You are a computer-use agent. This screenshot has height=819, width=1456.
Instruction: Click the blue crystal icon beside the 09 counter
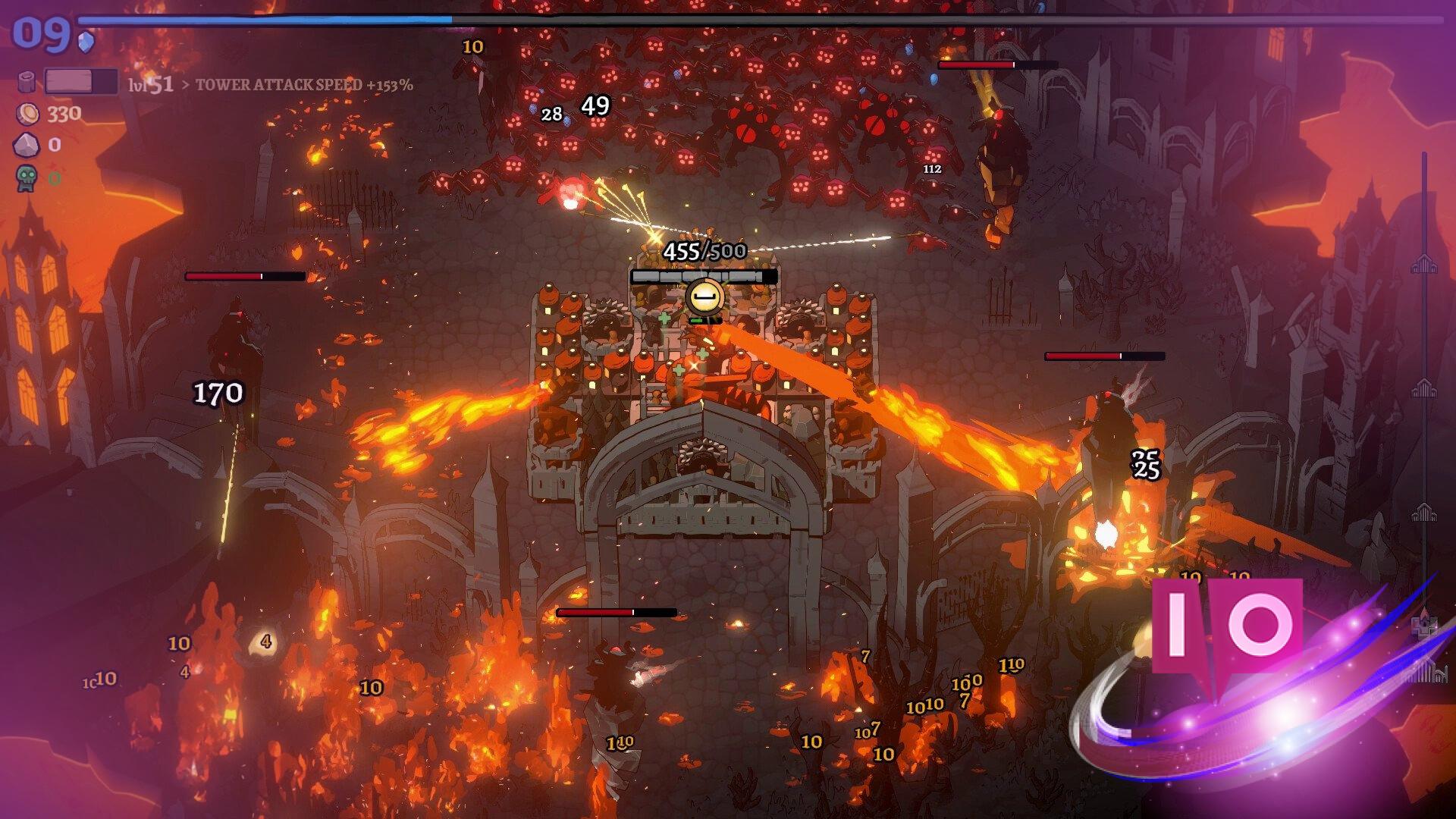click(86, 42)
